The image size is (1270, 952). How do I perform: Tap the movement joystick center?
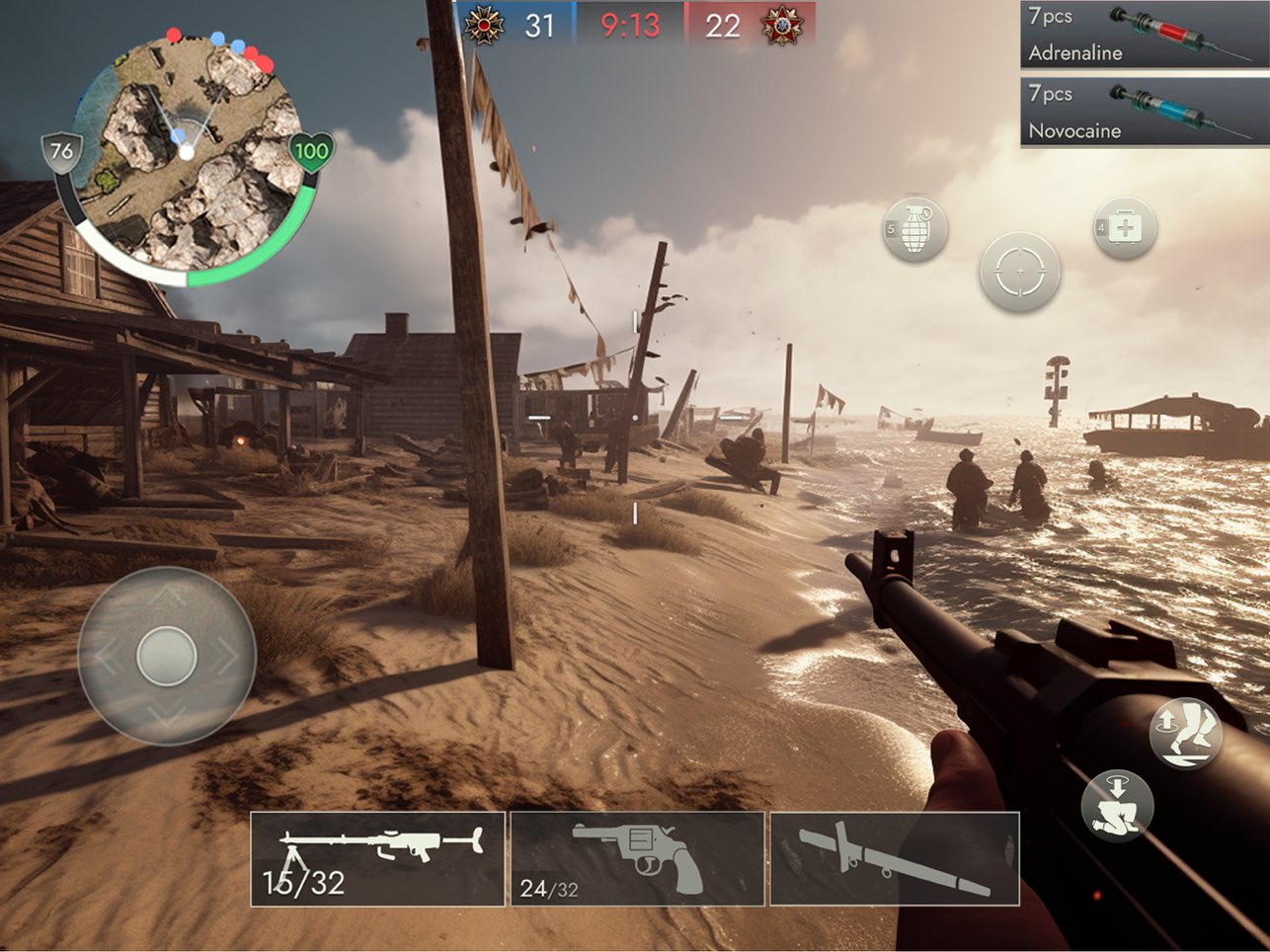167,656
